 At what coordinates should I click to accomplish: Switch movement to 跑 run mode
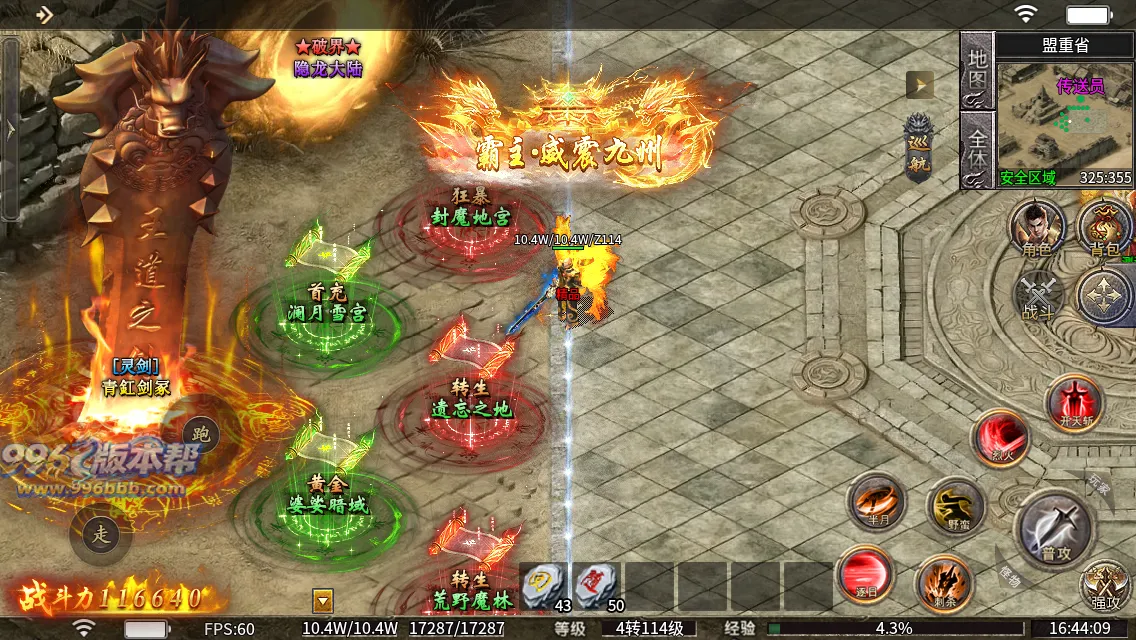(201, 434)
